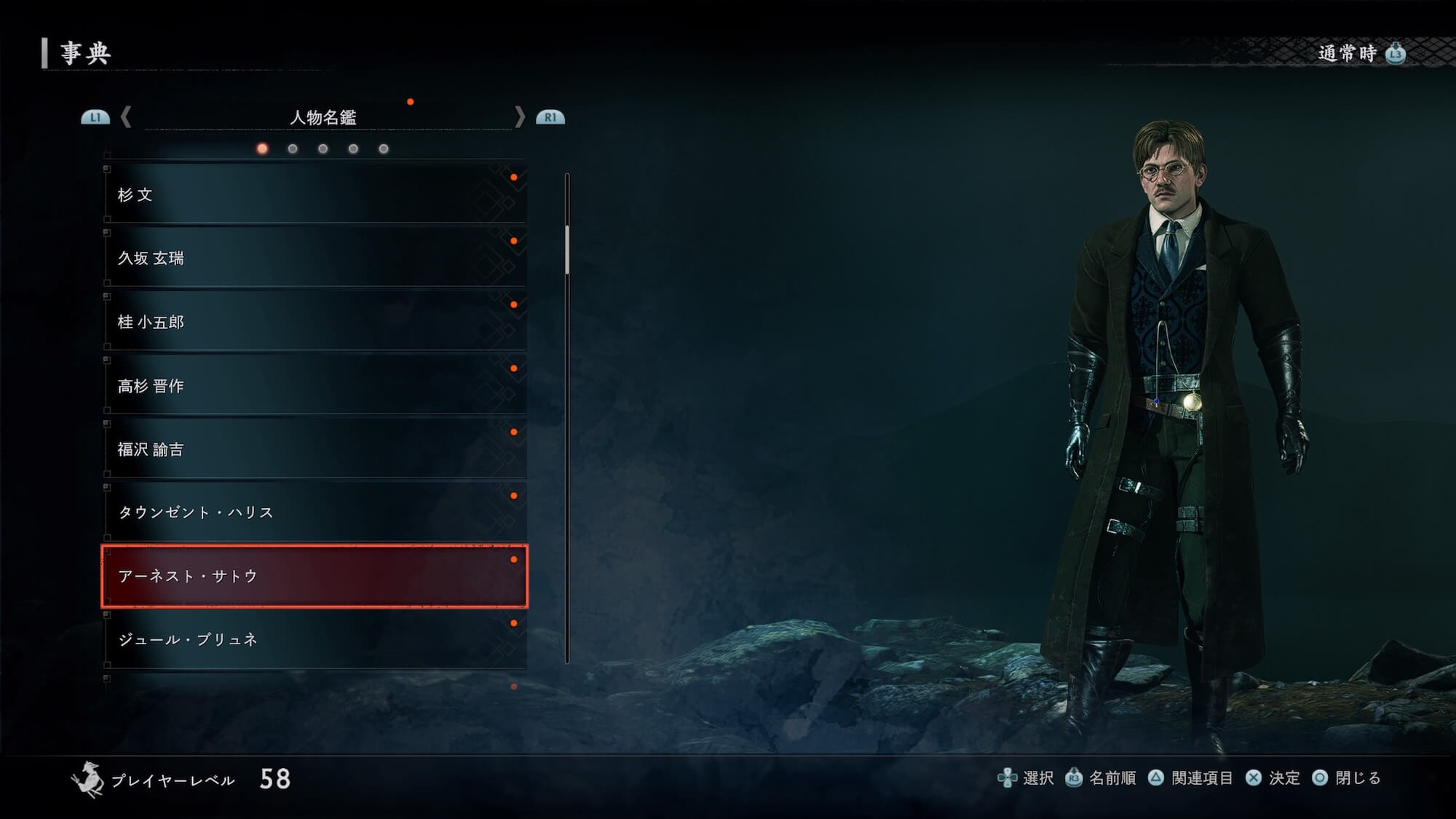Select the 高杉 晋作 entry
Screen dimensions: 1456x819
tap(314, 386)
